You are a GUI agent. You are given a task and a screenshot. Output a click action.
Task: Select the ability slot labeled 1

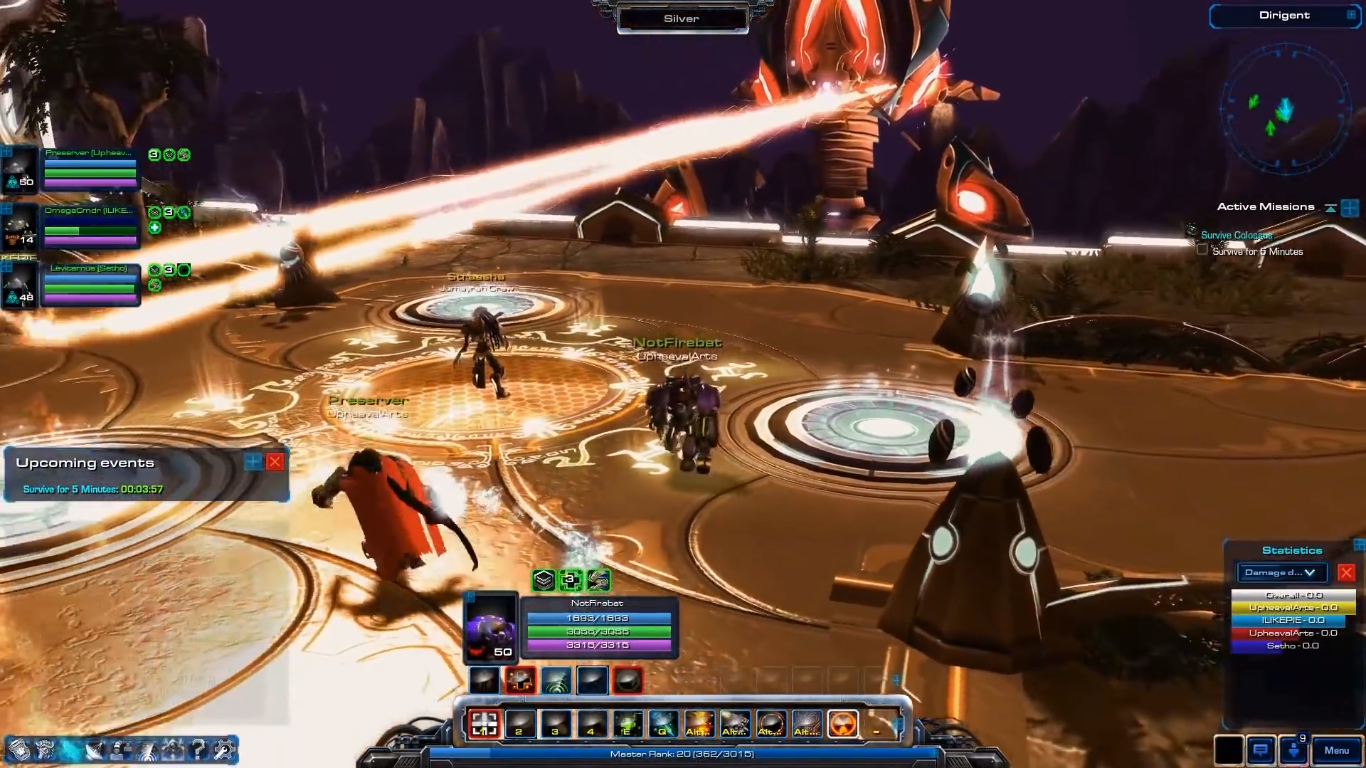(x=485, y=724)
